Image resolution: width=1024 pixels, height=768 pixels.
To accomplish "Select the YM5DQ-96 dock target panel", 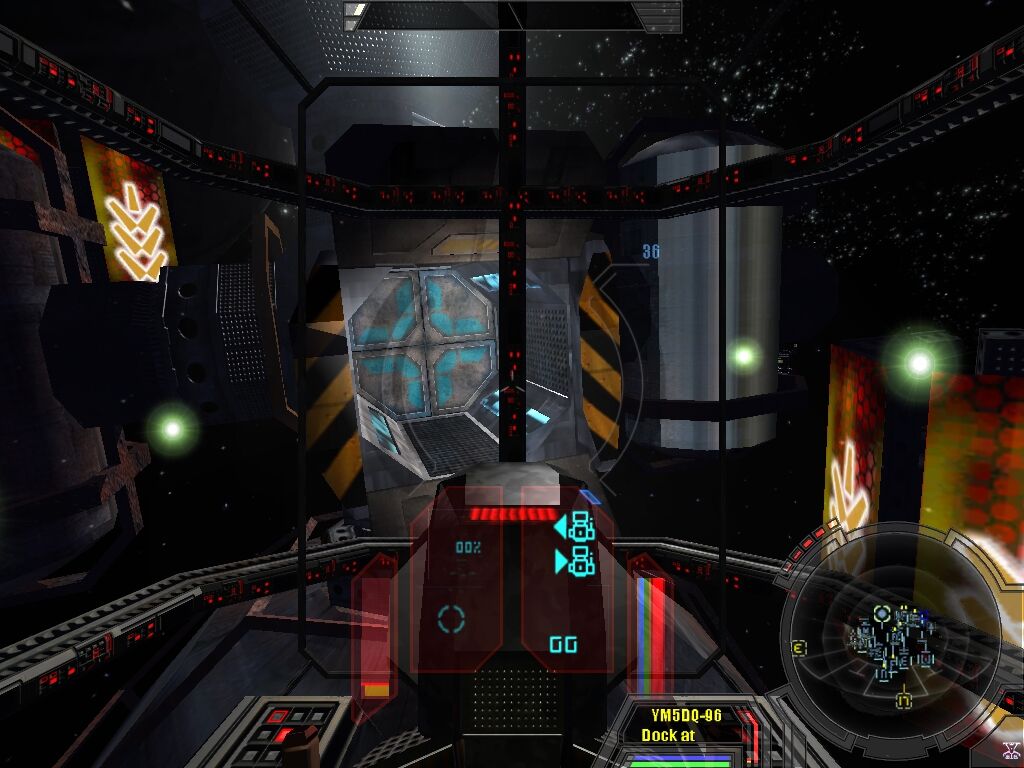I will [x=686, y=726].
